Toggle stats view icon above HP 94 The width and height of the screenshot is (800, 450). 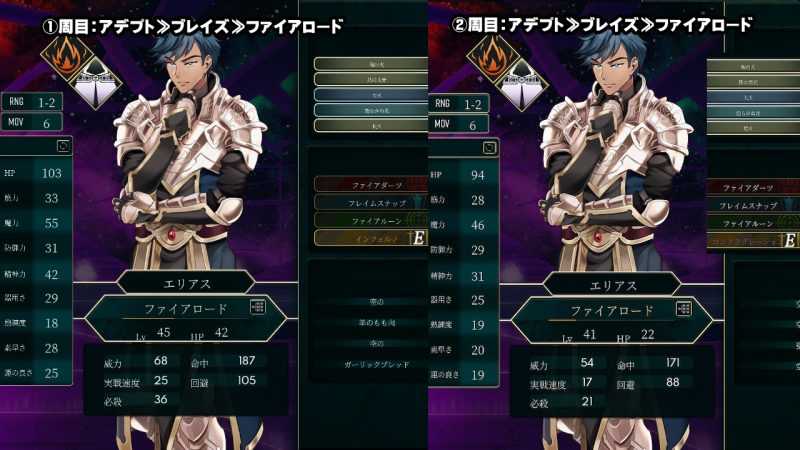pyautogui.click(x=489, y=148)
